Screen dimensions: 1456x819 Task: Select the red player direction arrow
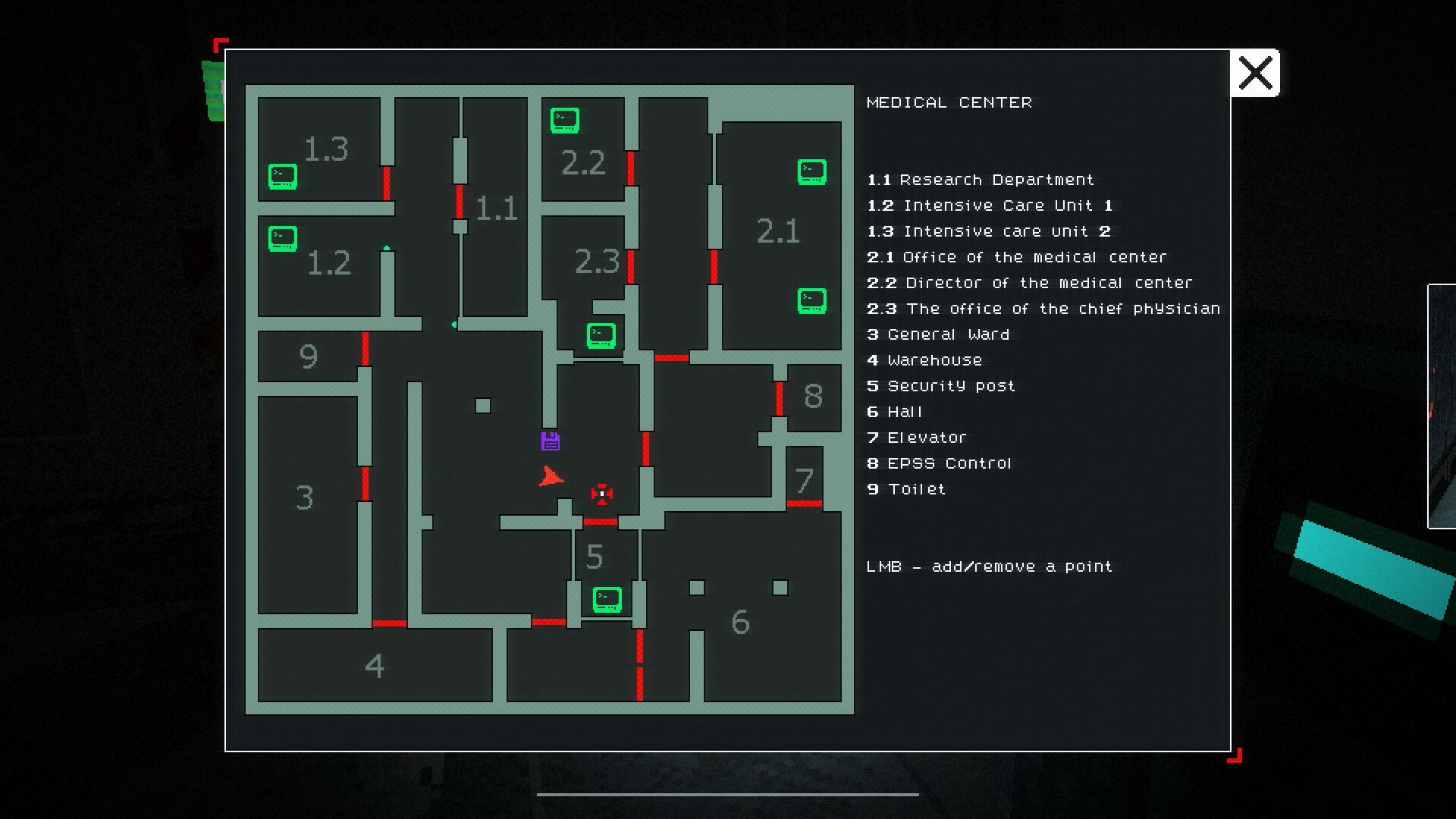point(551,478)
